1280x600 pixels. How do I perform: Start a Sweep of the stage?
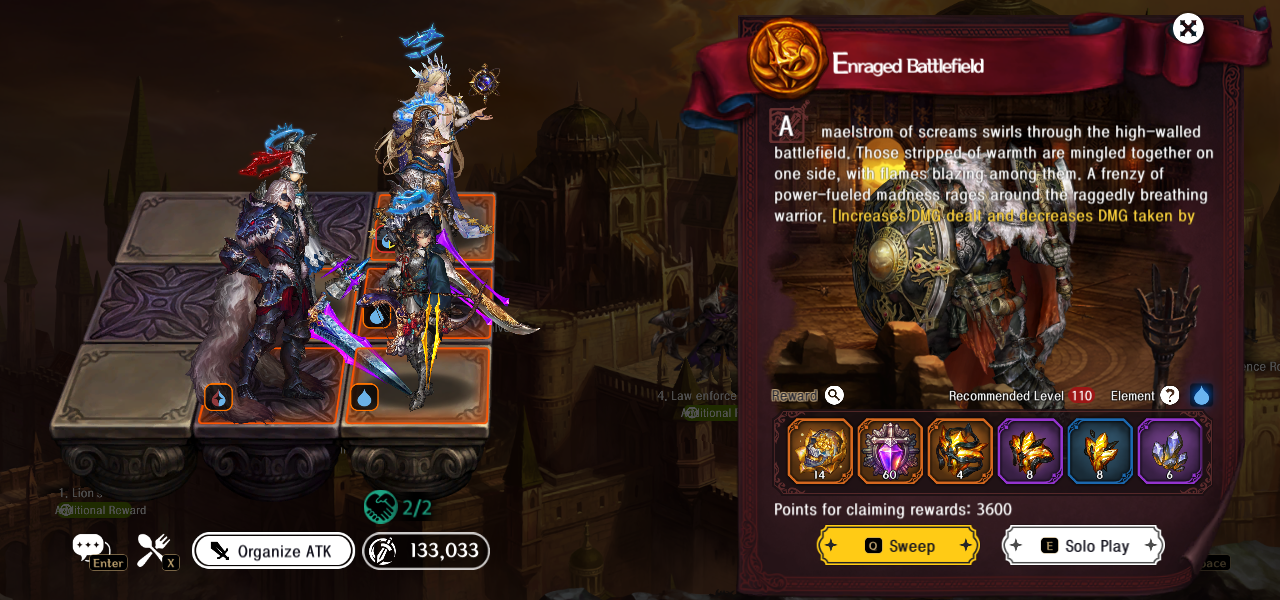(x=898, y=546)
